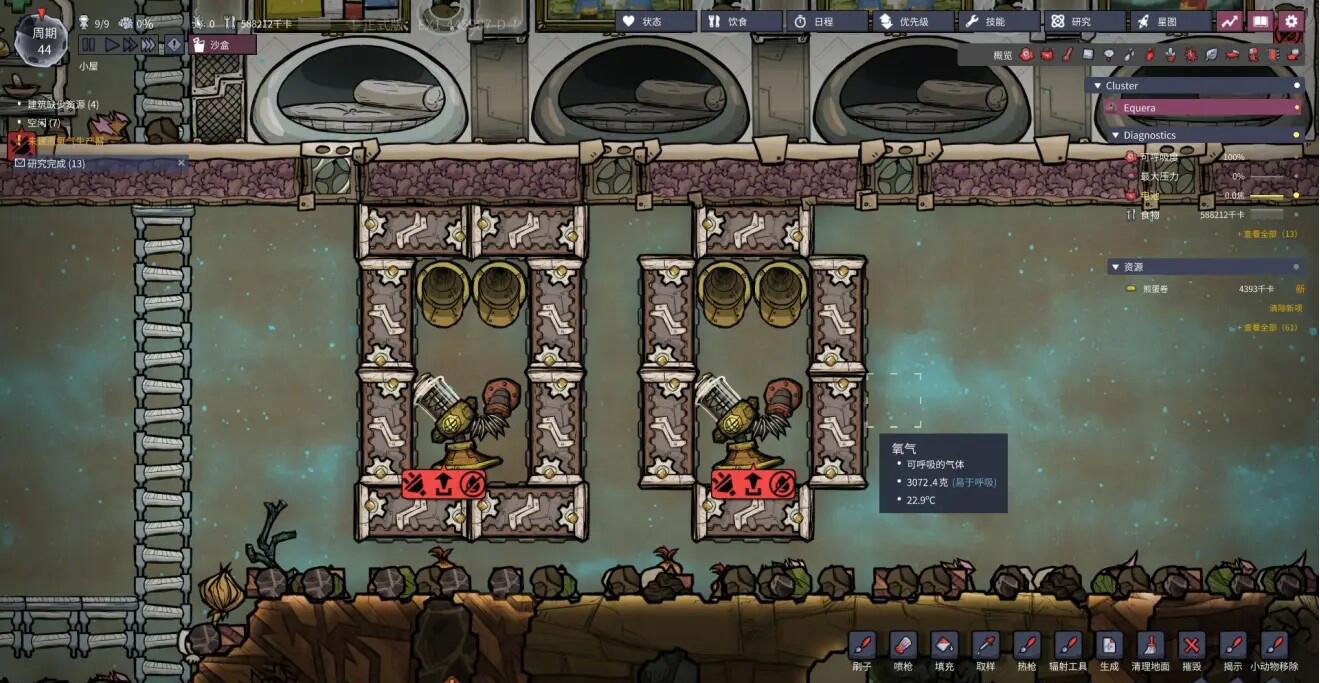Open the 饮食 (Consumables) menu
Screen dimensions: 1320x683
(x=740, y=21)
